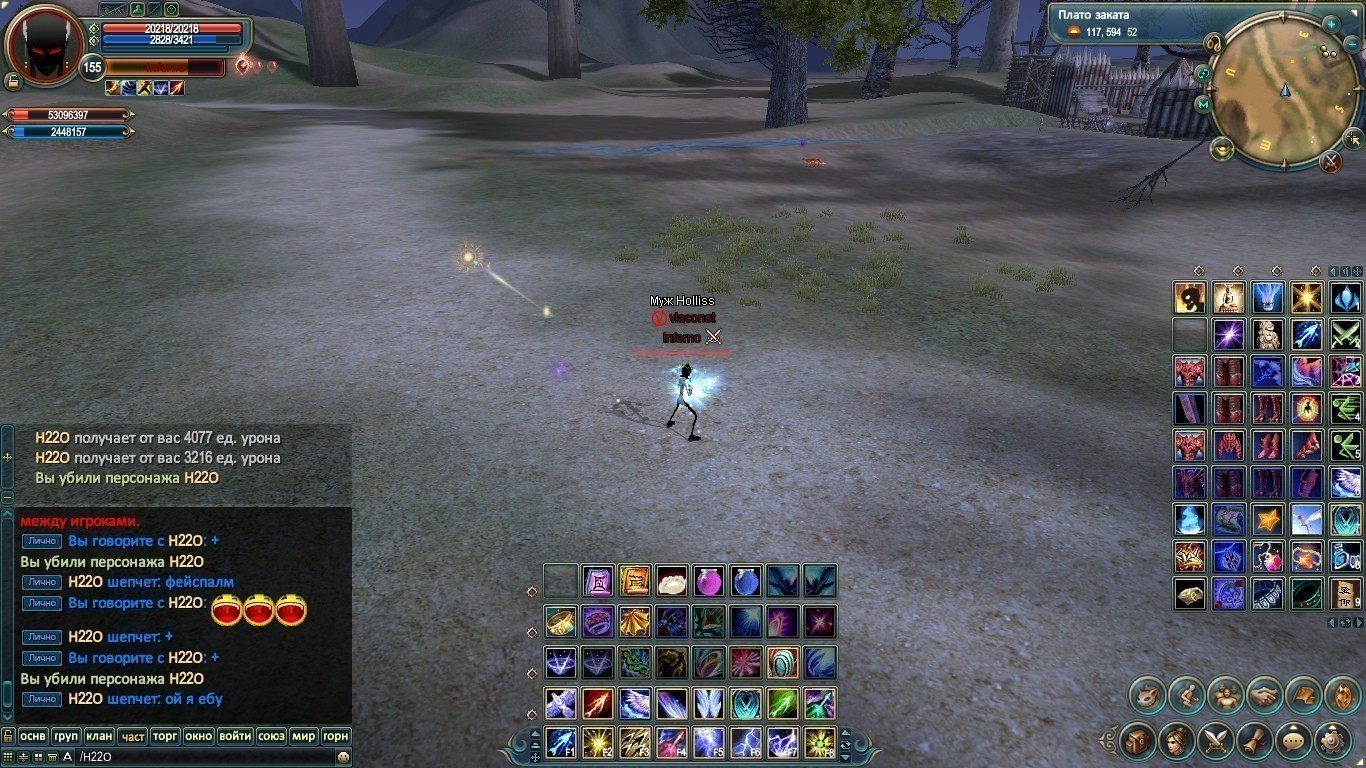Click the player's demon portrait
The image size is (1366, 768).
pos(44,47)
